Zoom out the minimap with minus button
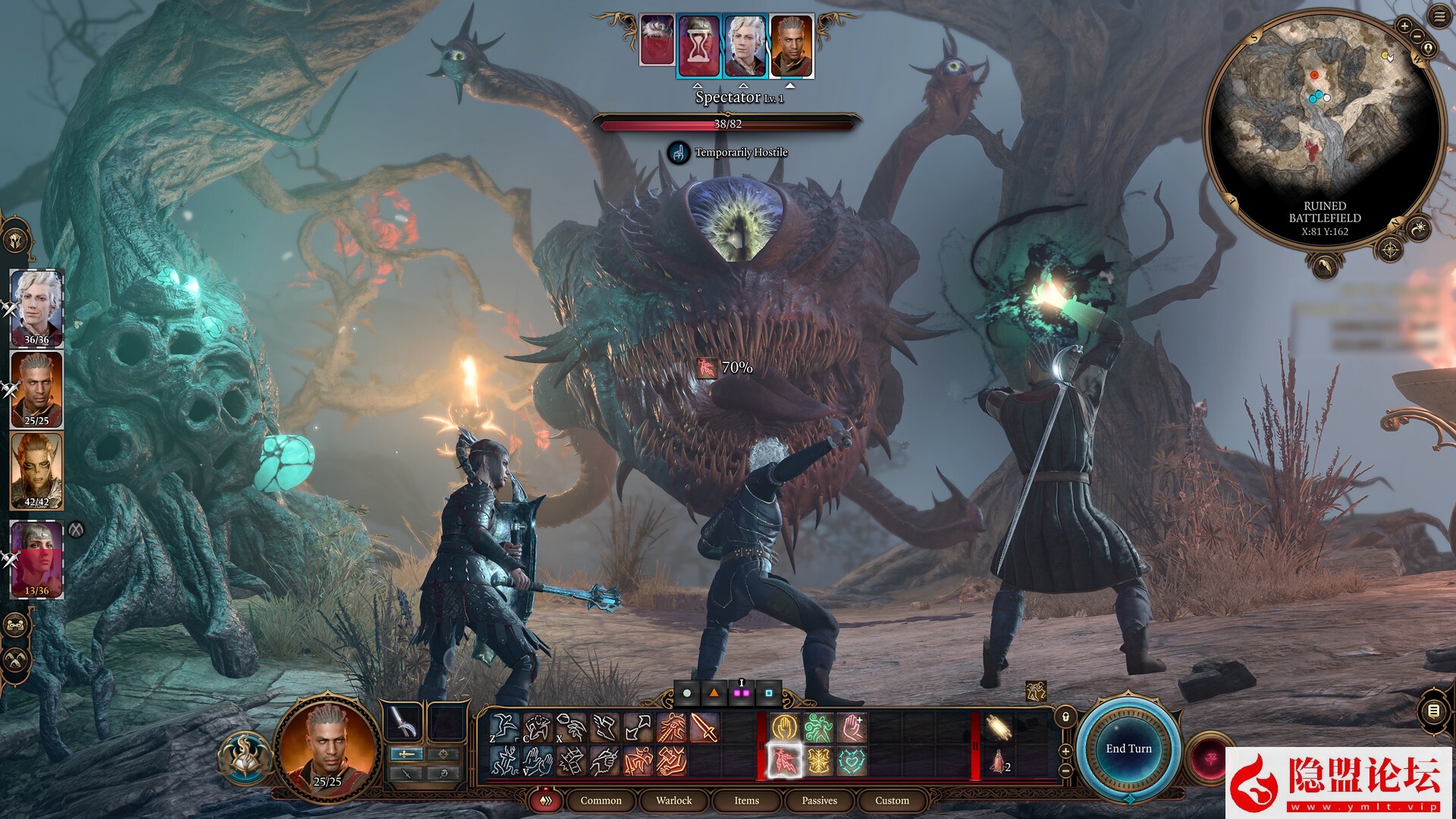The height and width of the screenshot is (819, 1456). (x=1417, y=36)
